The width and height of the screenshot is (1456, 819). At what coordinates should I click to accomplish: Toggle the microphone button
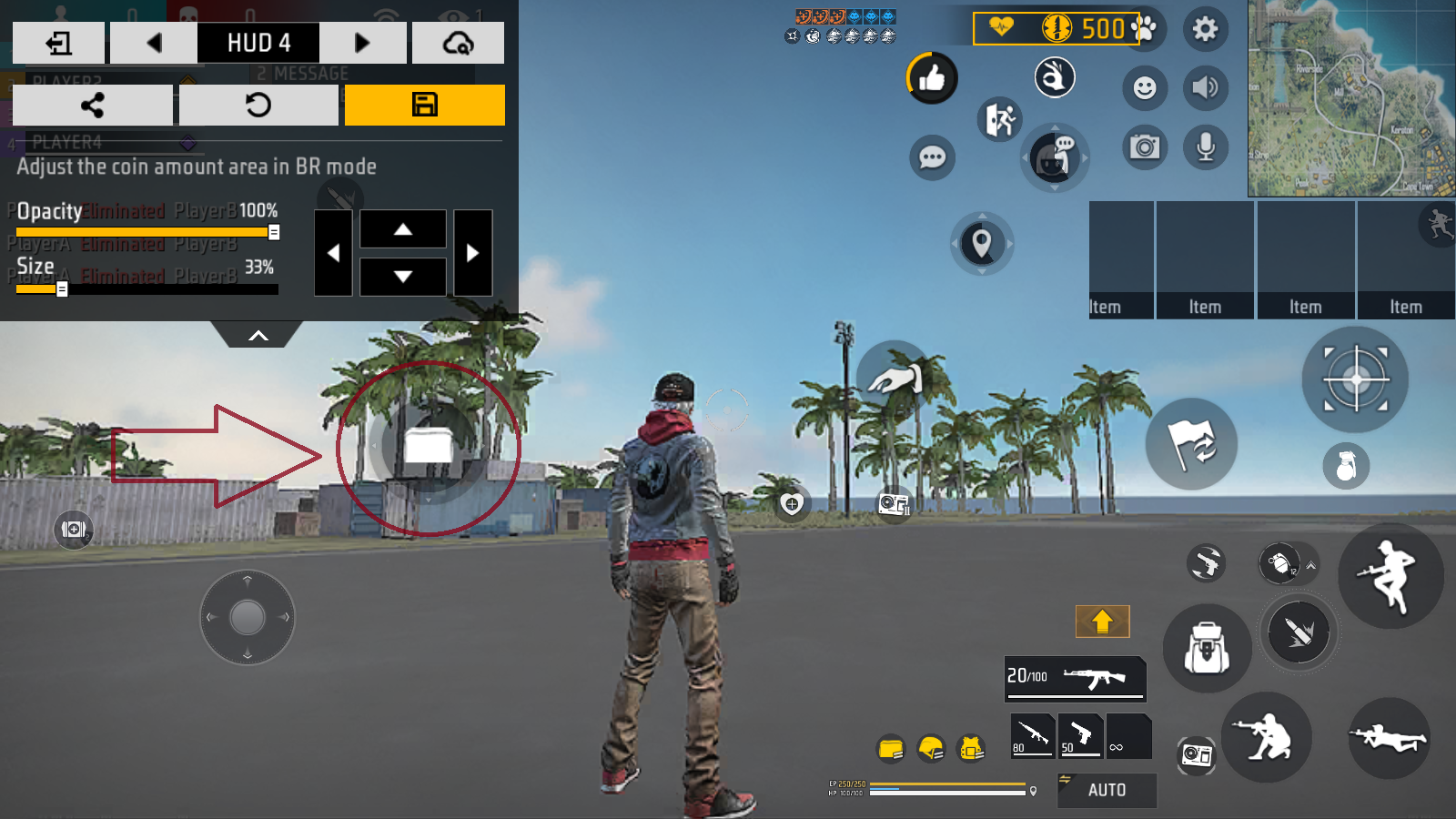pos(1206,147)
